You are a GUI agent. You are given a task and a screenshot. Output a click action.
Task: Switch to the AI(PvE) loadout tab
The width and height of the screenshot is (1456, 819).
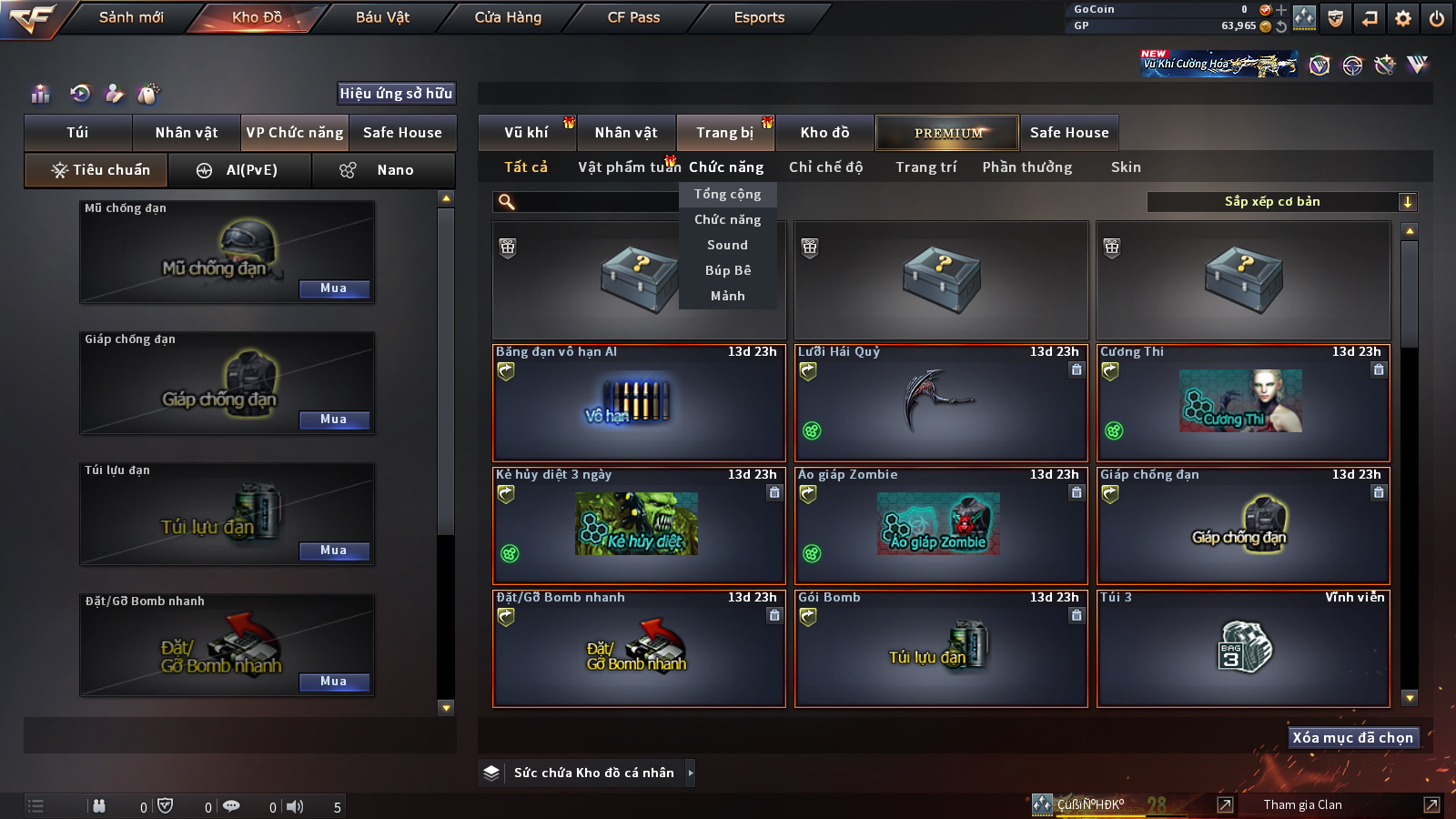pyautogui.click(x=240, y=170)
